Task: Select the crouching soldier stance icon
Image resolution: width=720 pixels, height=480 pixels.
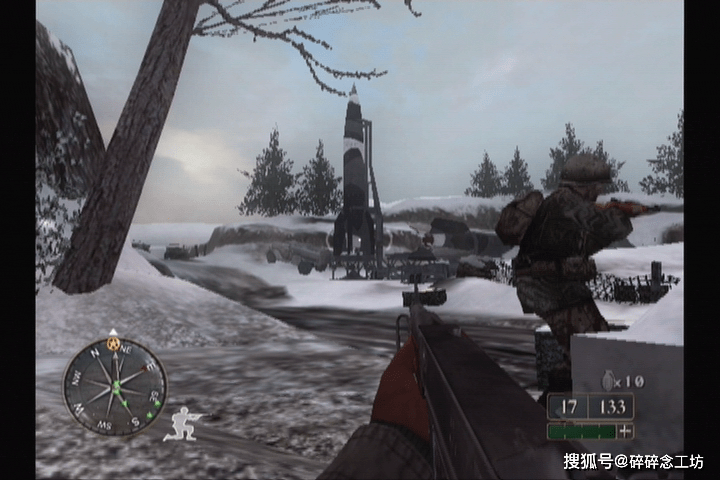Action: tap(183, 424)
